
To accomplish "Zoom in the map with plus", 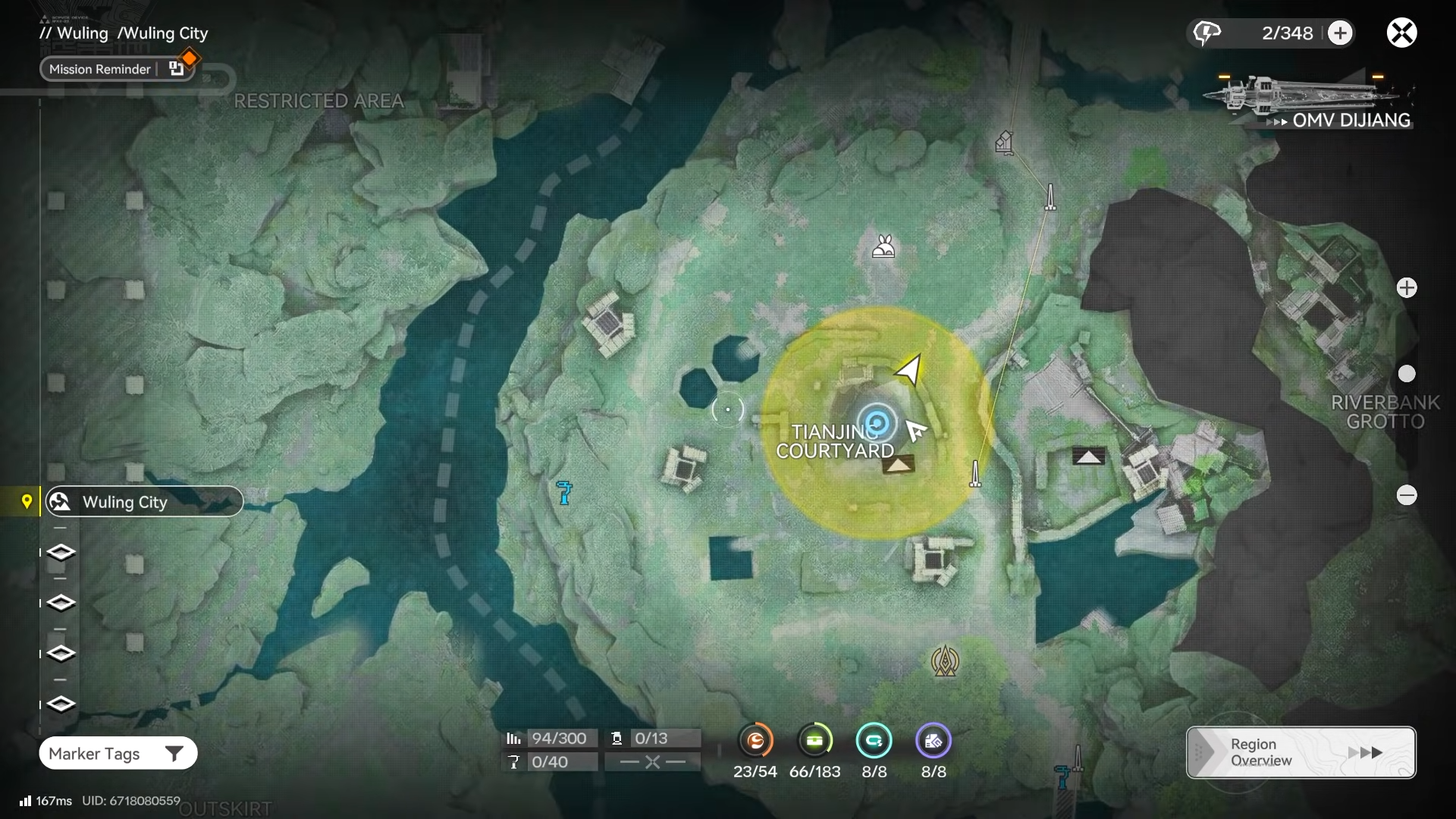I will [1407, 288].
